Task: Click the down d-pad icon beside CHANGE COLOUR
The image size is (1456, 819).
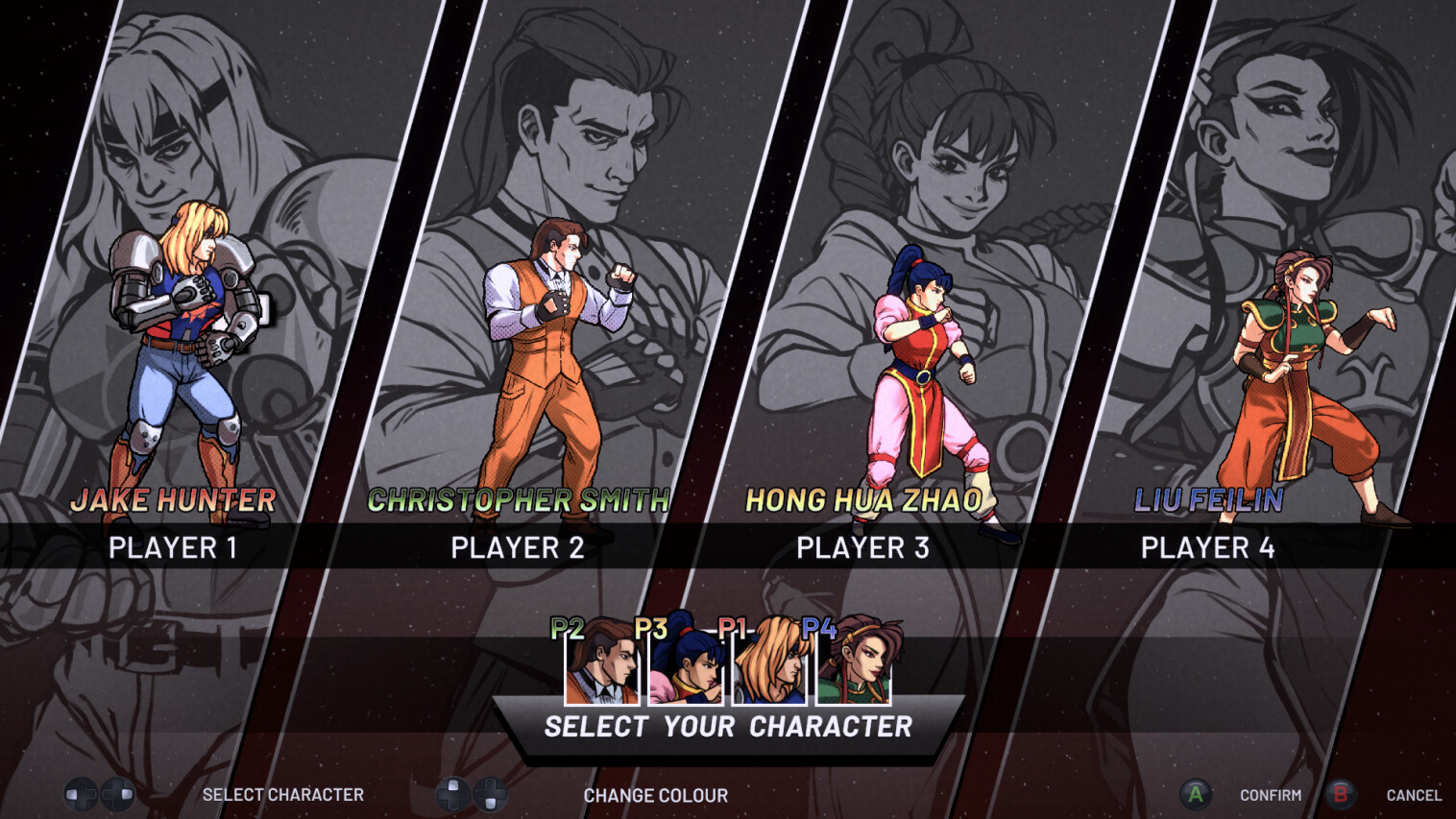Action: (491, 795)
